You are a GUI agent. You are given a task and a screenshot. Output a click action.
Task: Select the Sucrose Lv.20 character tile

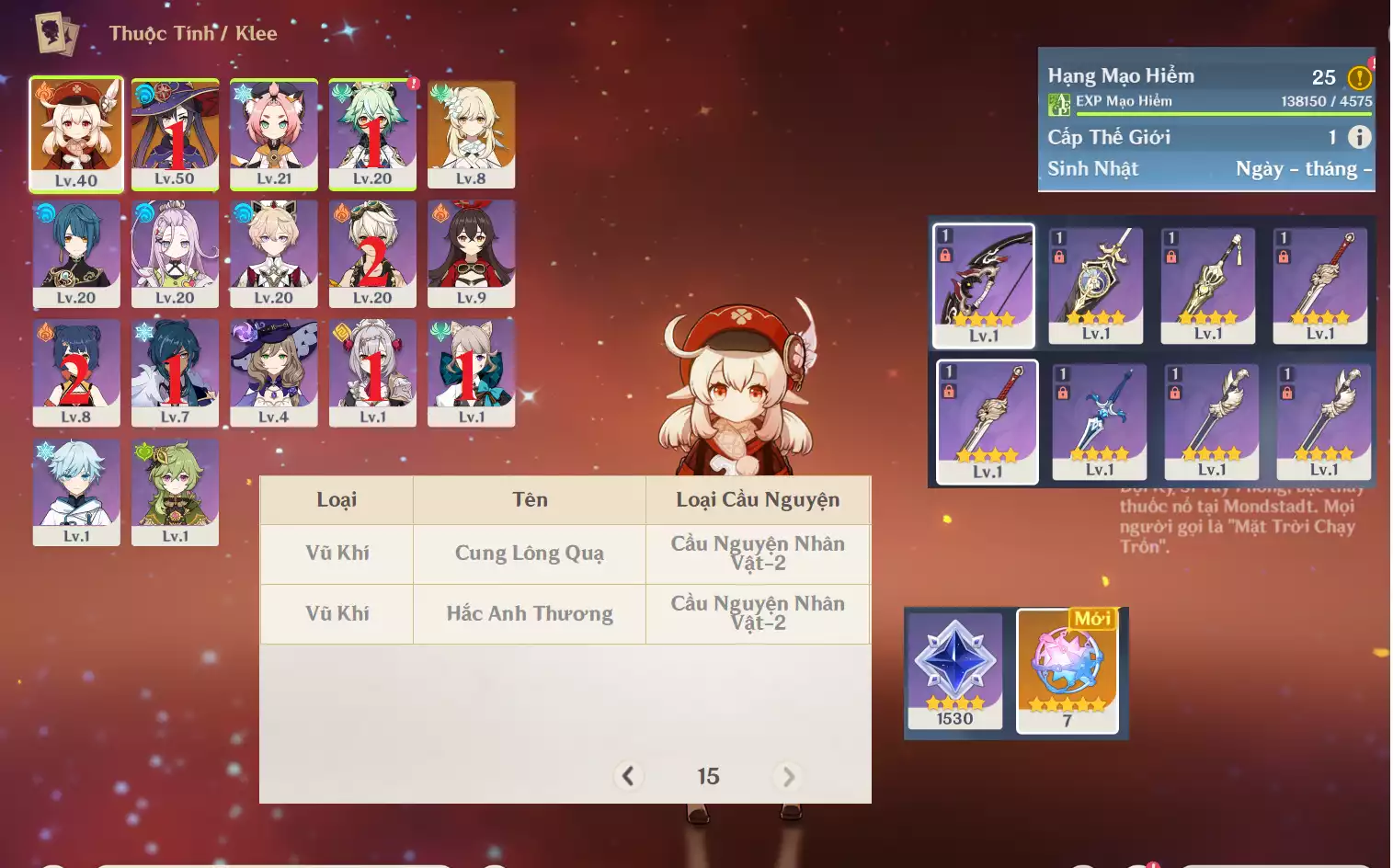(x=372, y=133)
